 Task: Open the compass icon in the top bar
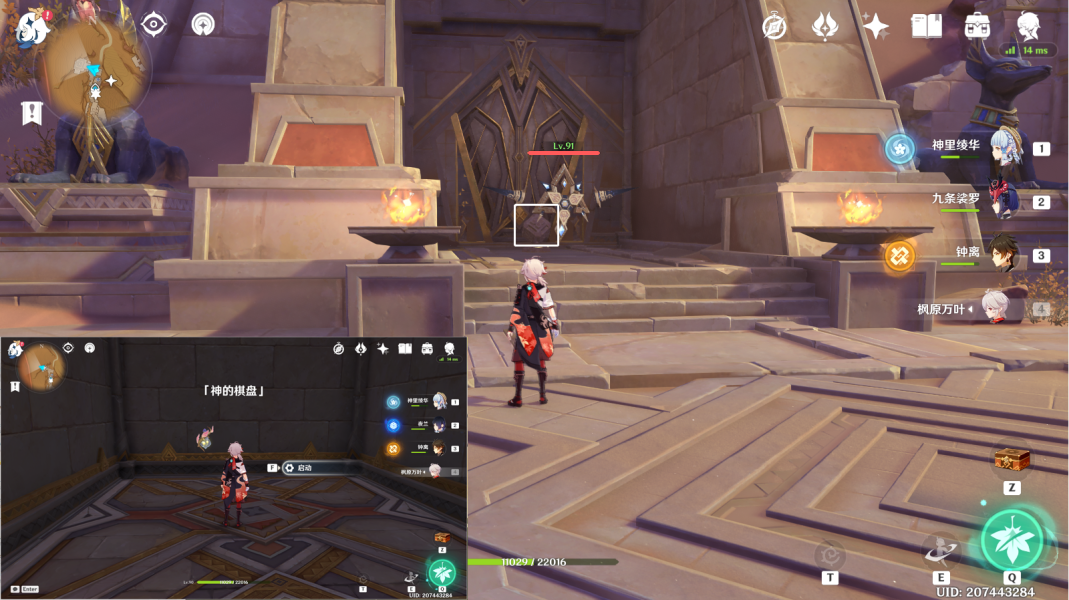(774, 27)
